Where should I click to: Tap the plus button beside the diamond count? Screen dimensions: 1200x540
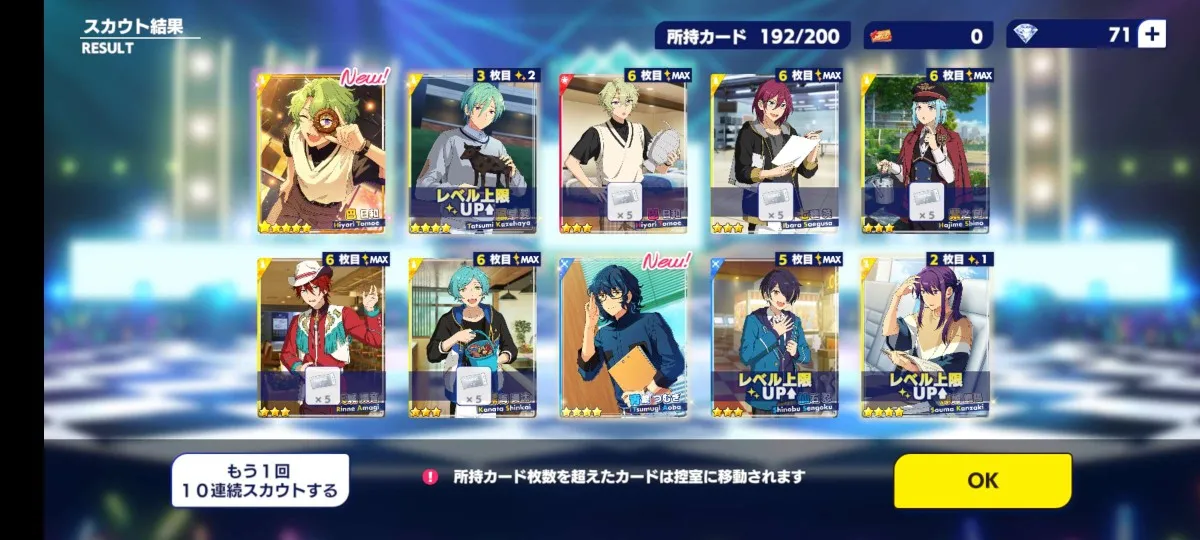(x=1152, y=35)
